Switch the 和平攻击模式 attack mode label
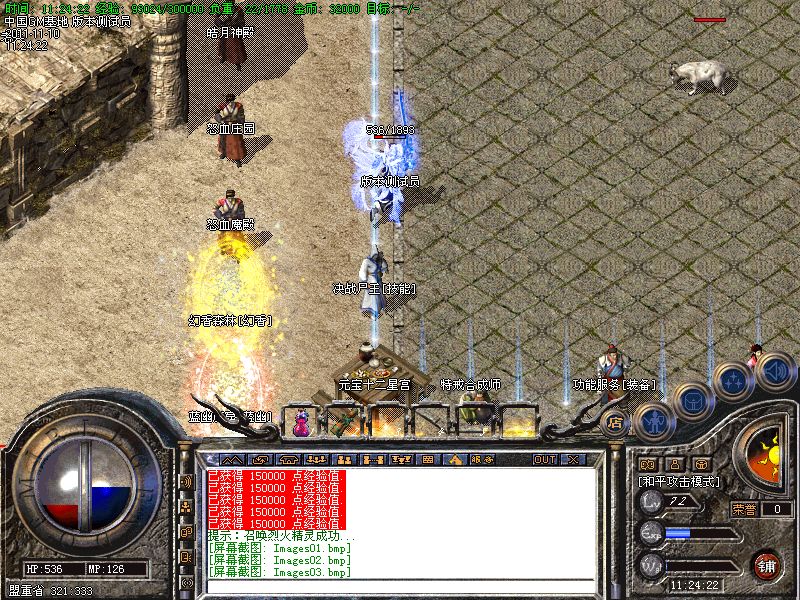This screenshot has width=800, height=600. click(681, 482)
